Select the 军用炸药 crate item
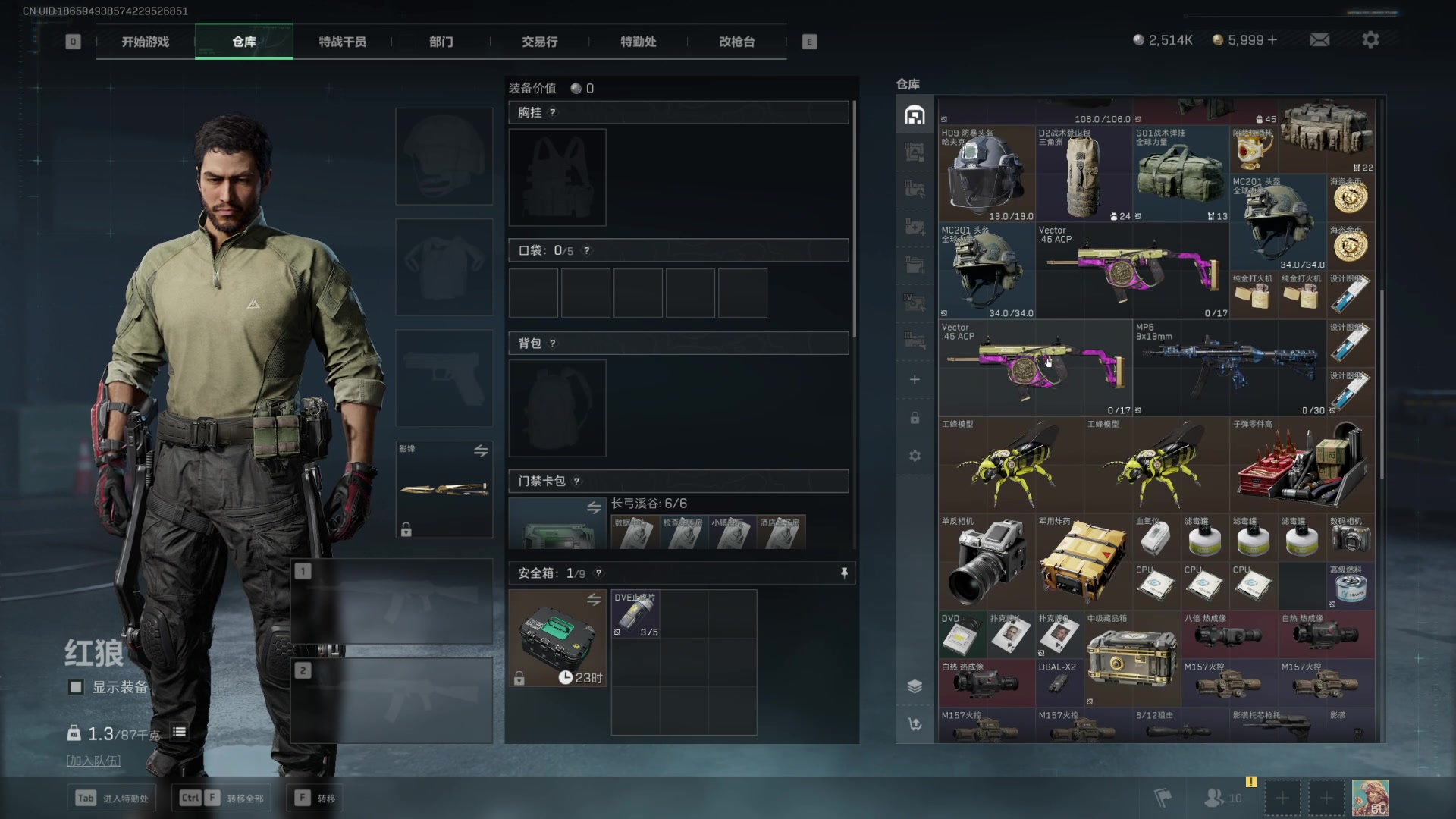 [x=1084, y=563]
